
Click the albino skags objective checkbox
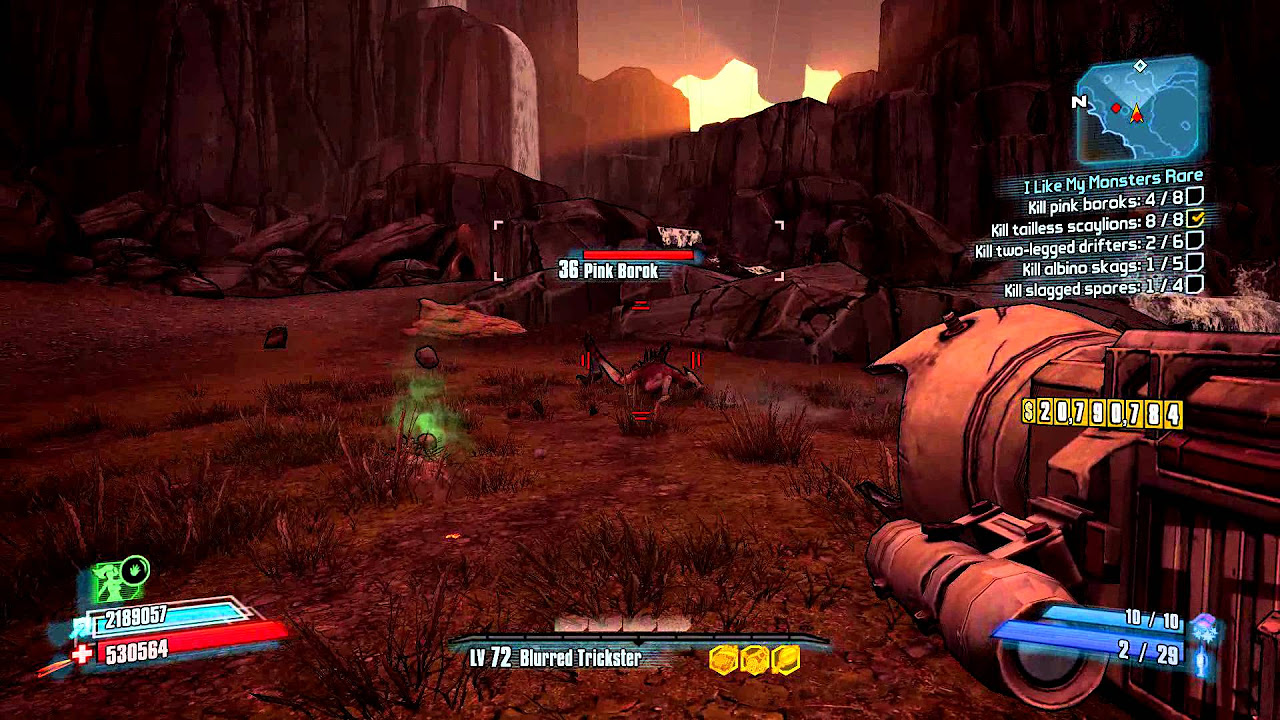coord(1194,263)
